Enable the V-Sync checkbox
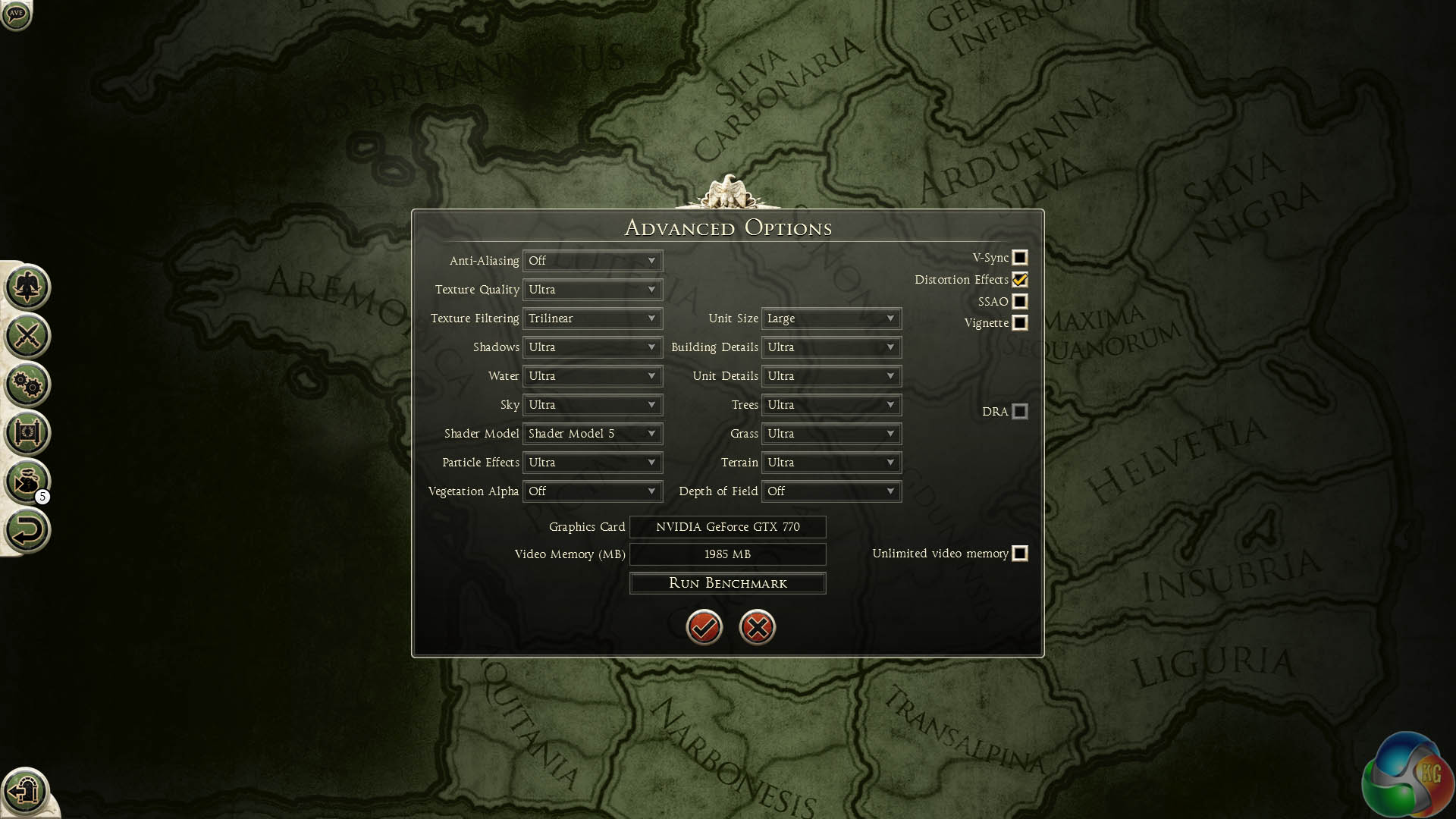This screenshot has width=1456, height=819. 1020,258
